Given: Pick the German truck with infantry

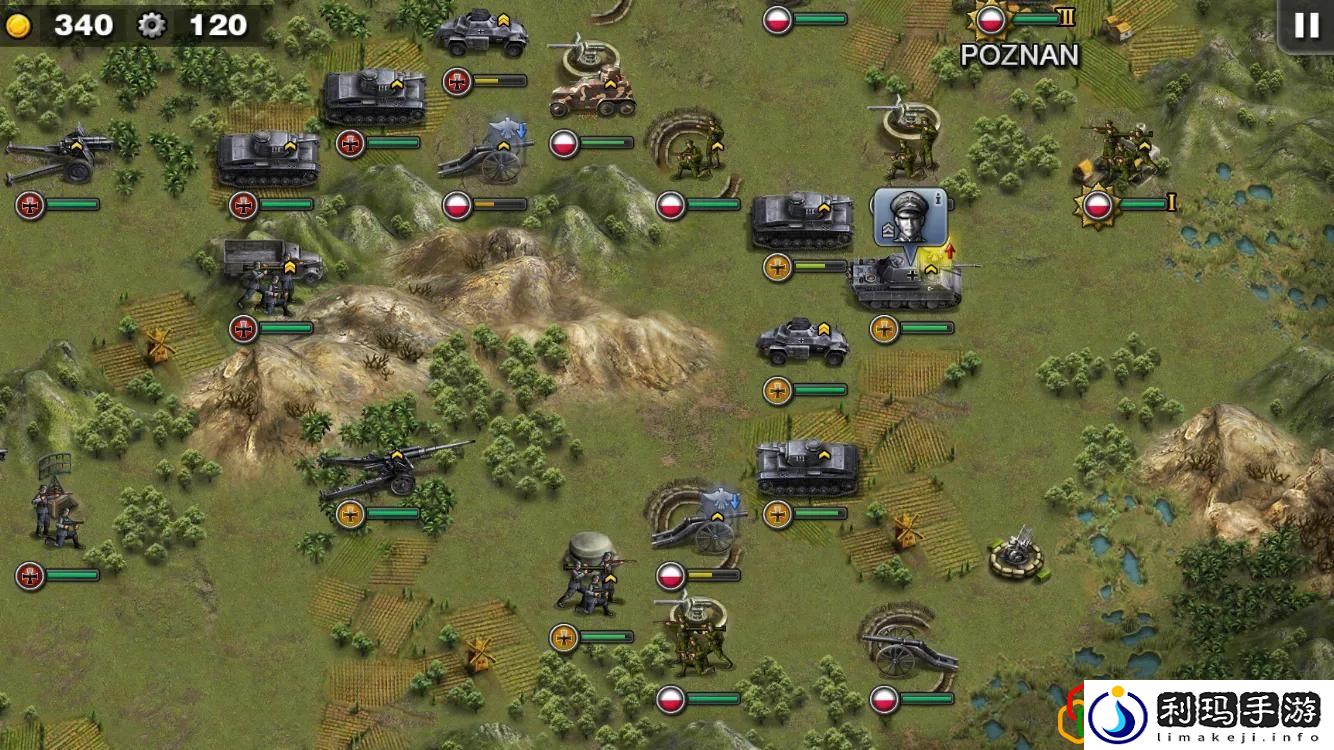Looking at the screenshot, I should pyautogui.click(x=270, y=274).
